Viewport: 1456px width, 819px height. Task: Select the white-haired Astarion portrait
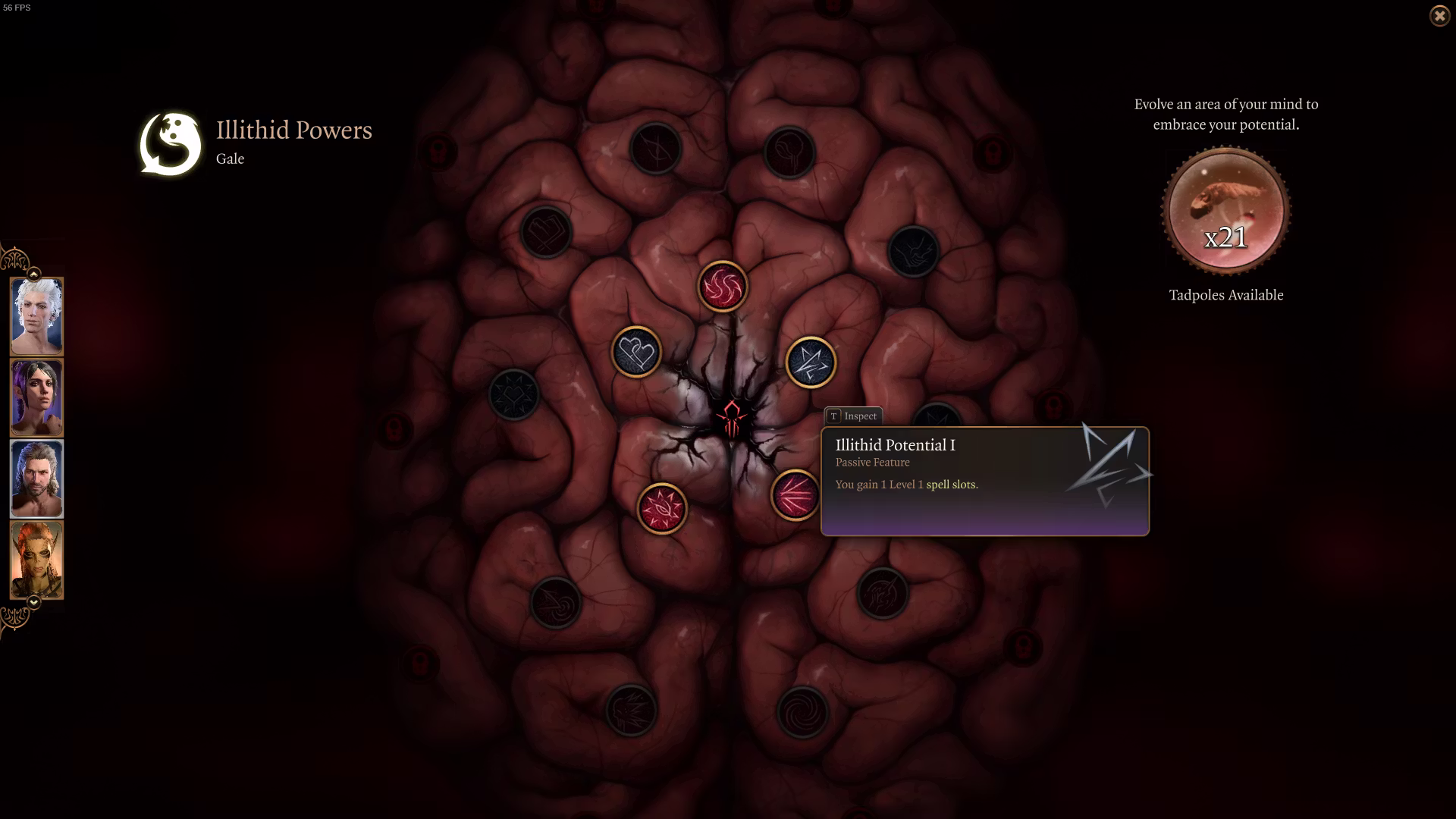point(36,315)
